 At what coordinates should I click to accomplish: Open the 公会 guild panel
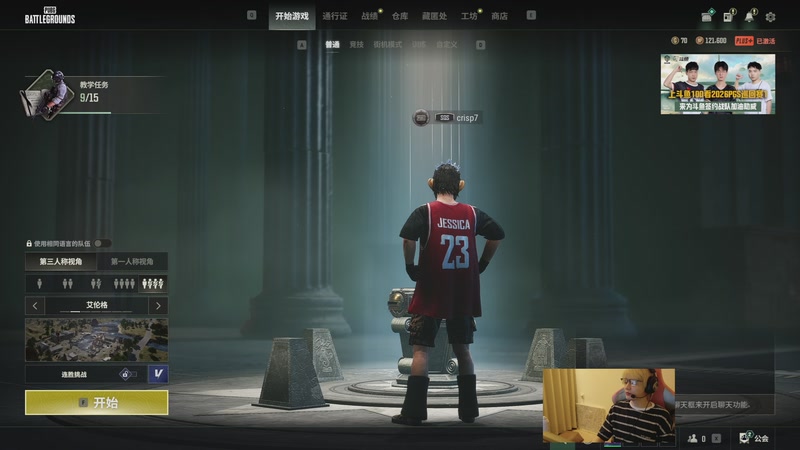point(755,438)
